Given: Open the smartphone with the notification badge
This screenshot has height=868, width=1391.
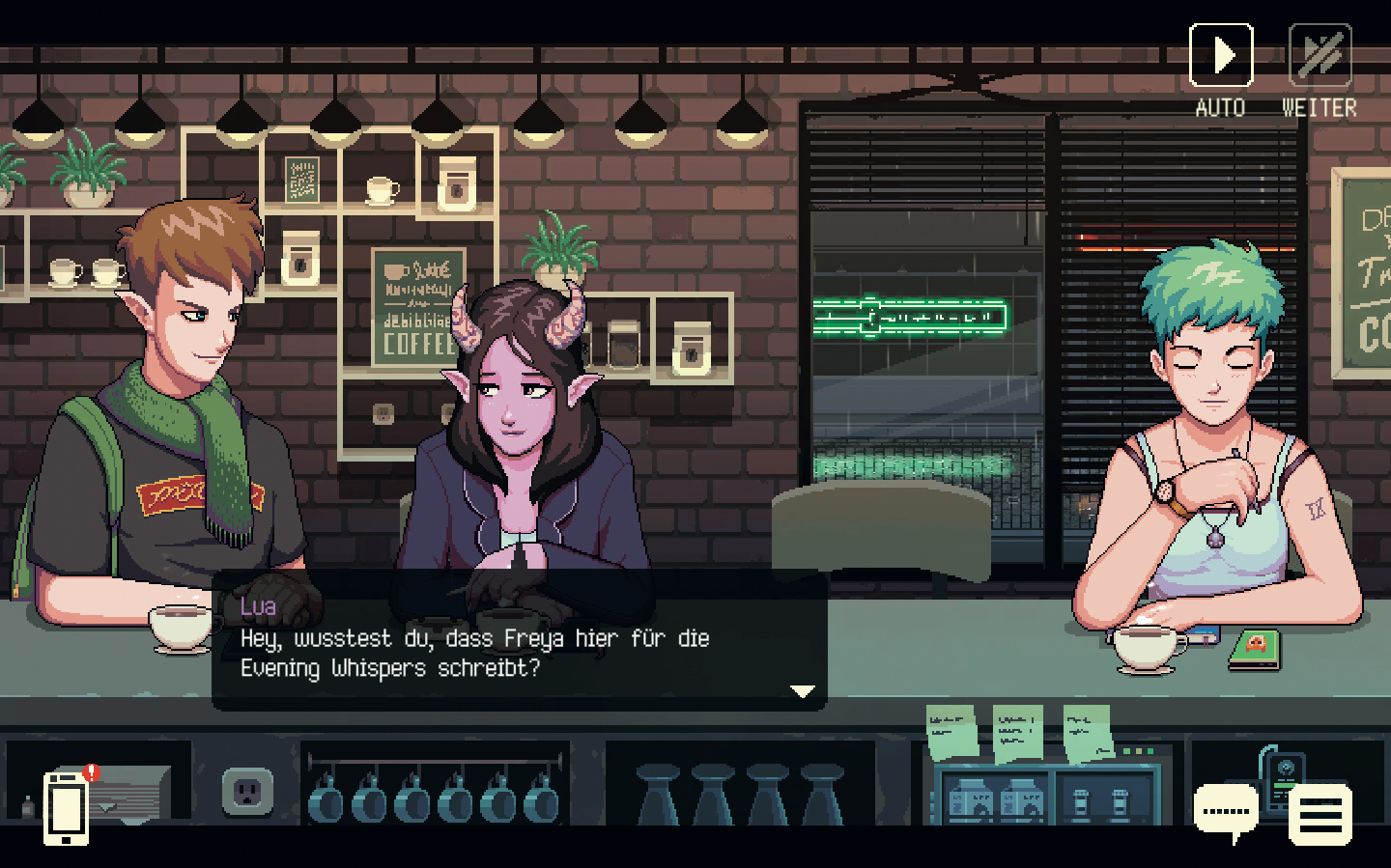Looking at the screenshot, I should (67, 807).
